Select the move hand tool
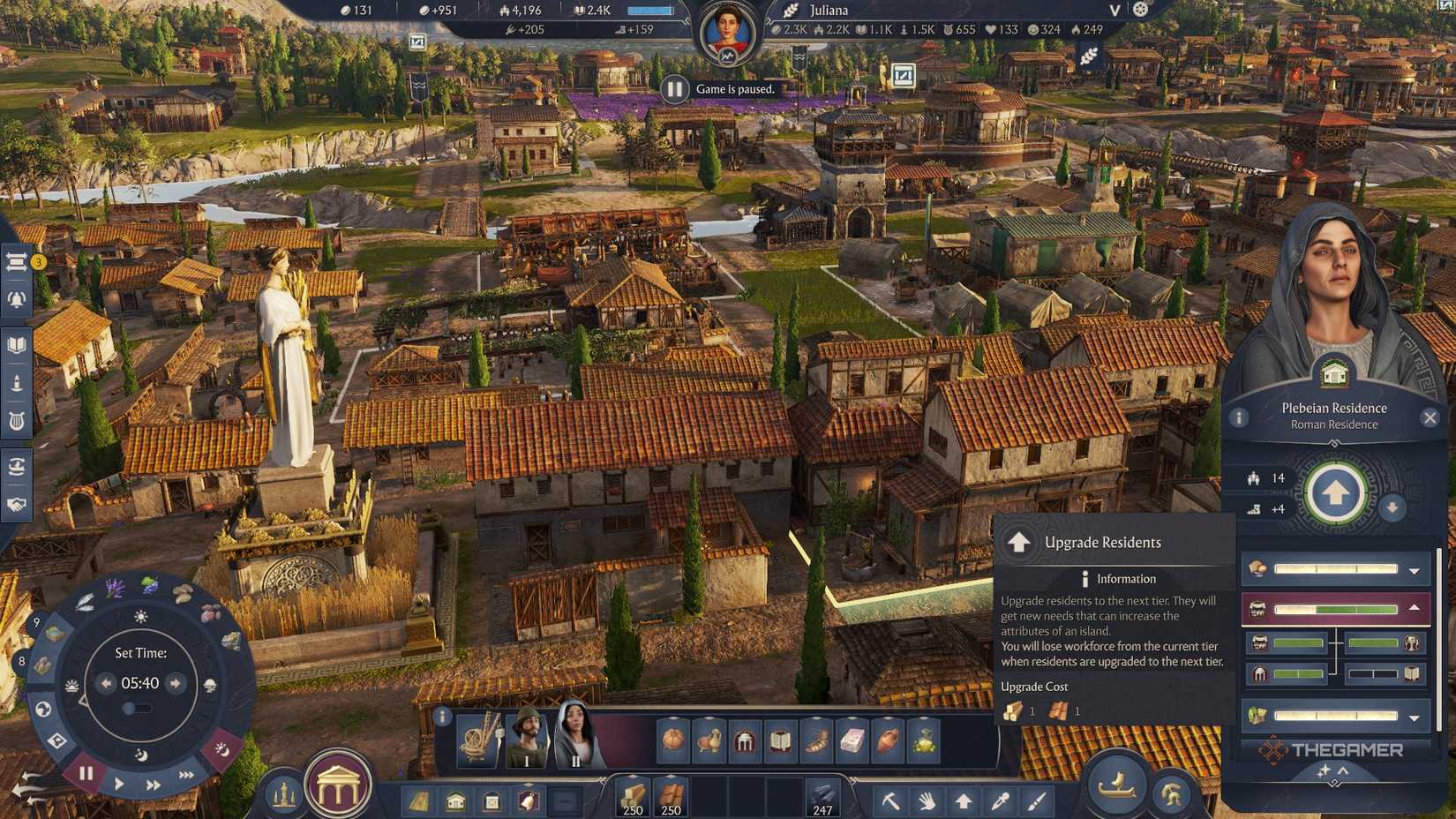The image size is (1456, 819). pyautogui.click(x=927, y=800)
